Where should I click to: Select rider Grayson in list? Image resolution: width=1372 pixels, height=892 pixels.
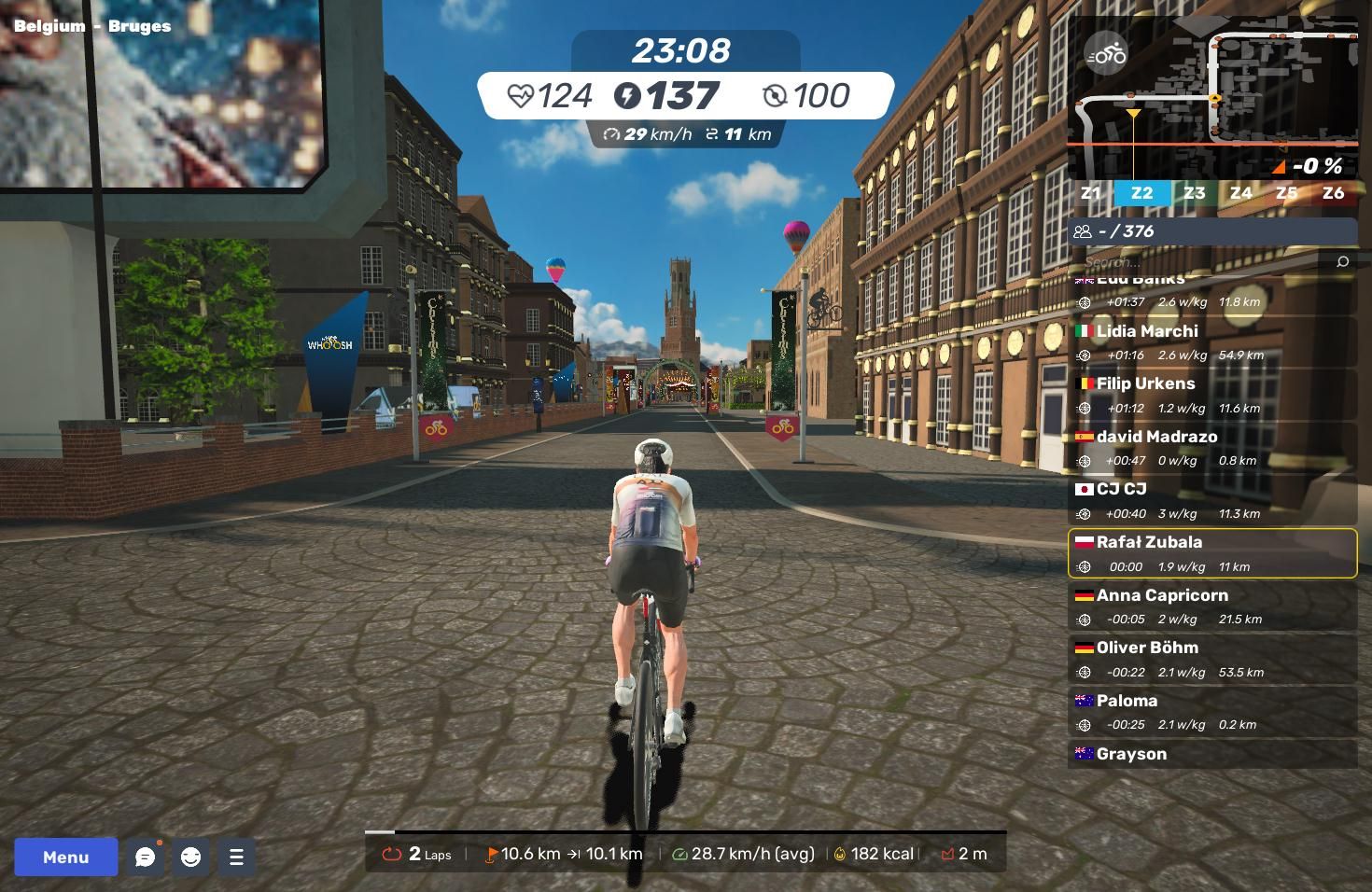pos(1211,754)
